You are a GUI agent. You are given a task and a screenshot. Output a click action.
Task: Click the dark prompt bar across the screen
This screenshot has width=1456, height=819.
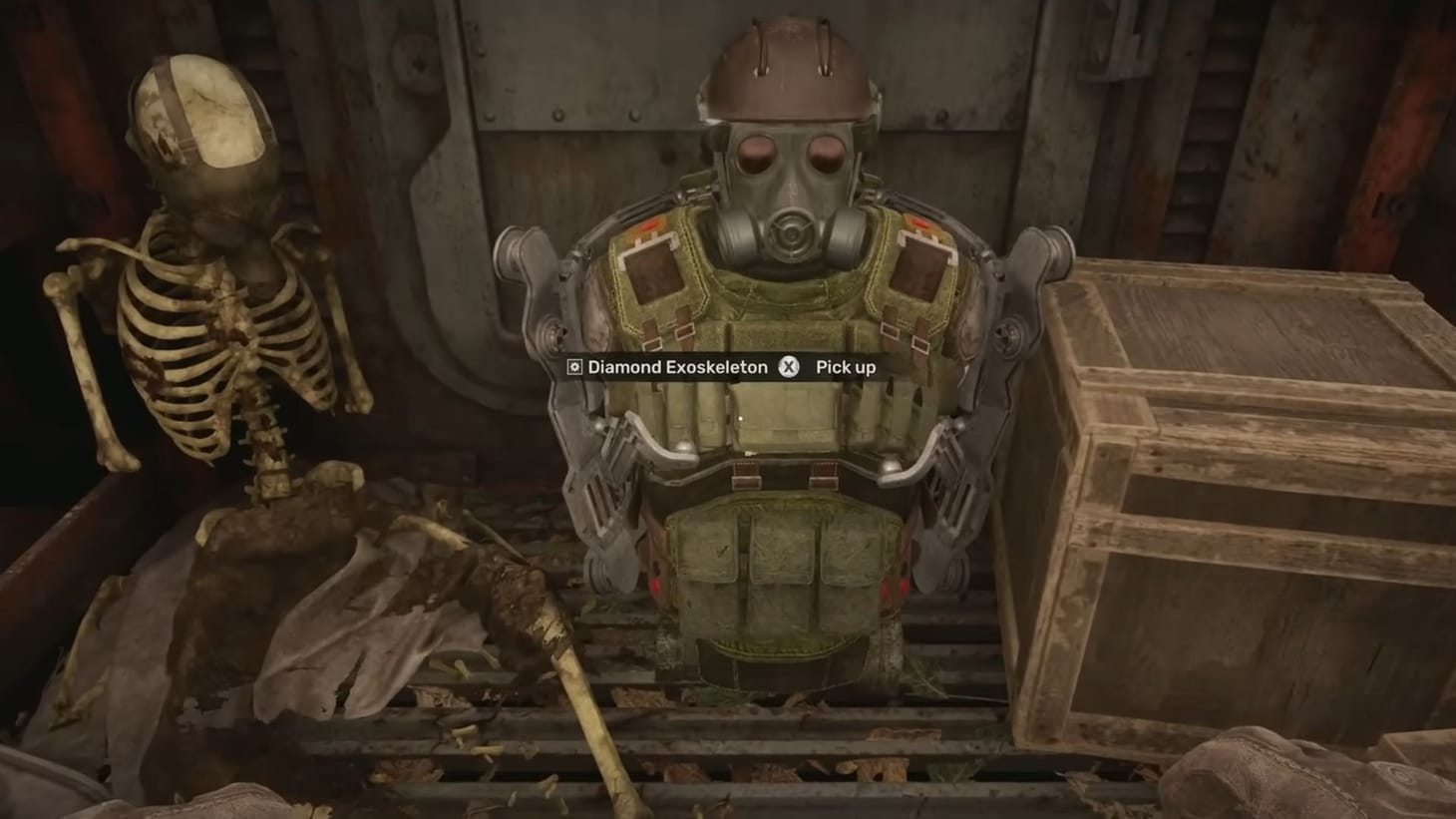pos(718,367)
